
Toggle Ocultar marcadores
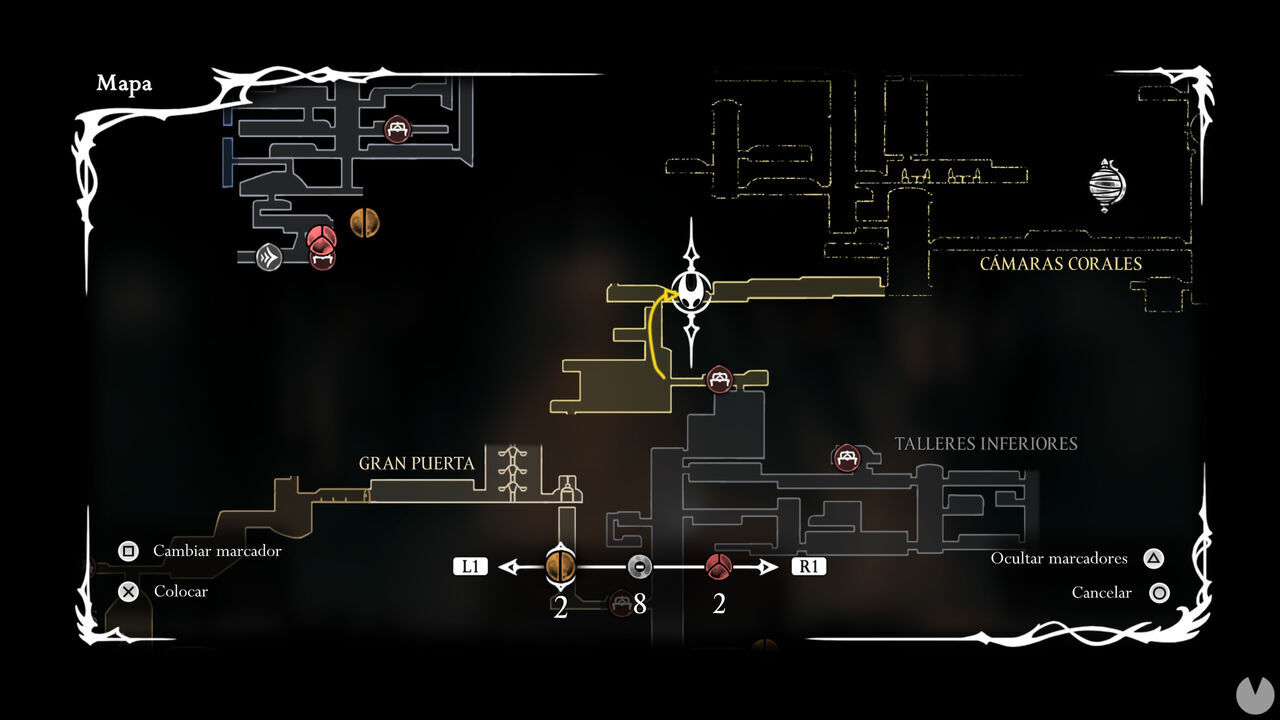click(x=1059, y=559)
